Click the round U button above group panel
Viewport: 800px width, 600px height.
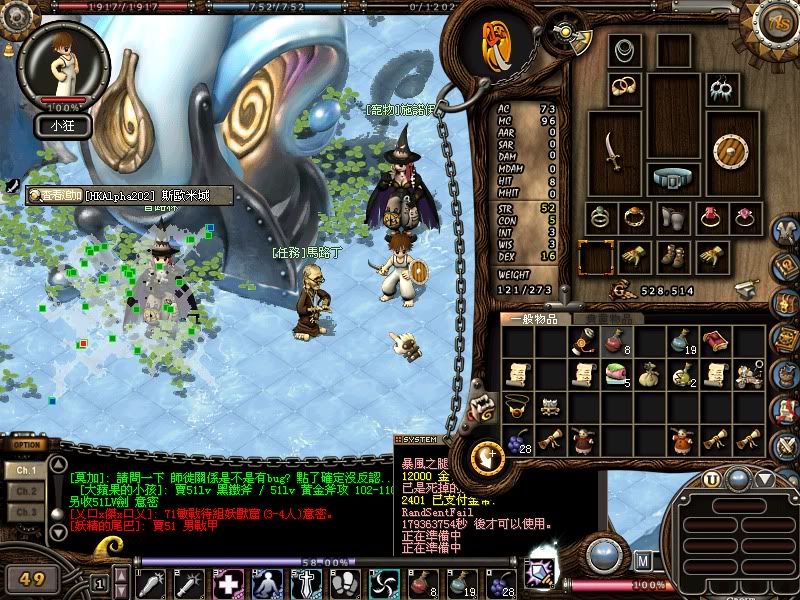(x=711, y=479)
